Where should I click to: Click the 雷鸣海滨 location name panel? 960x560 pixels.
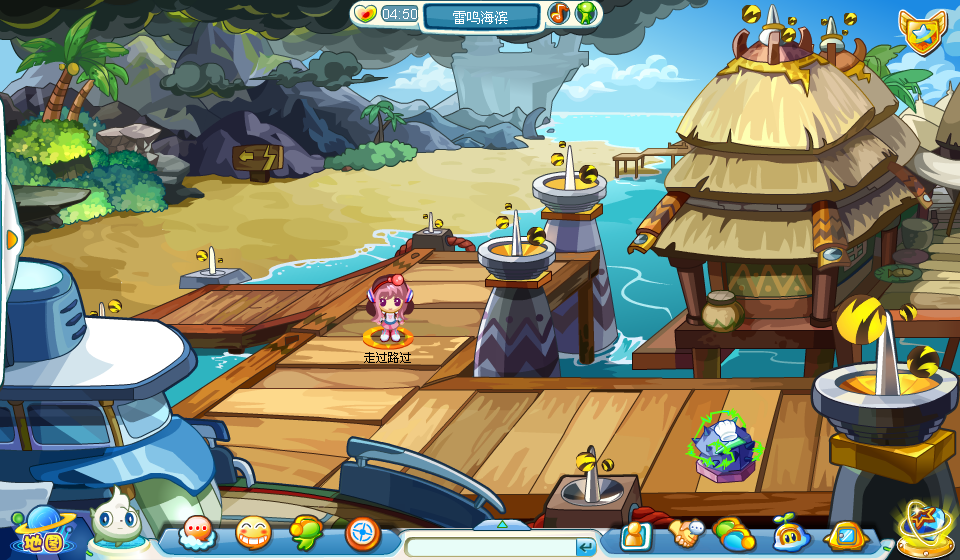pos(480,16)
